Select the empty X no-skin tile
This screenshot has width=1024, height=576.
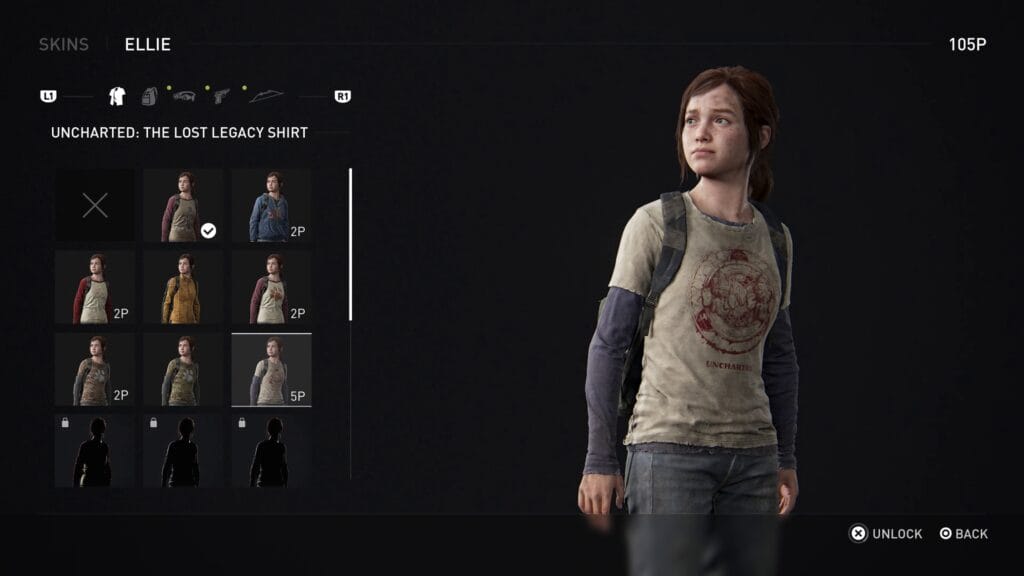tap(95, 206)
